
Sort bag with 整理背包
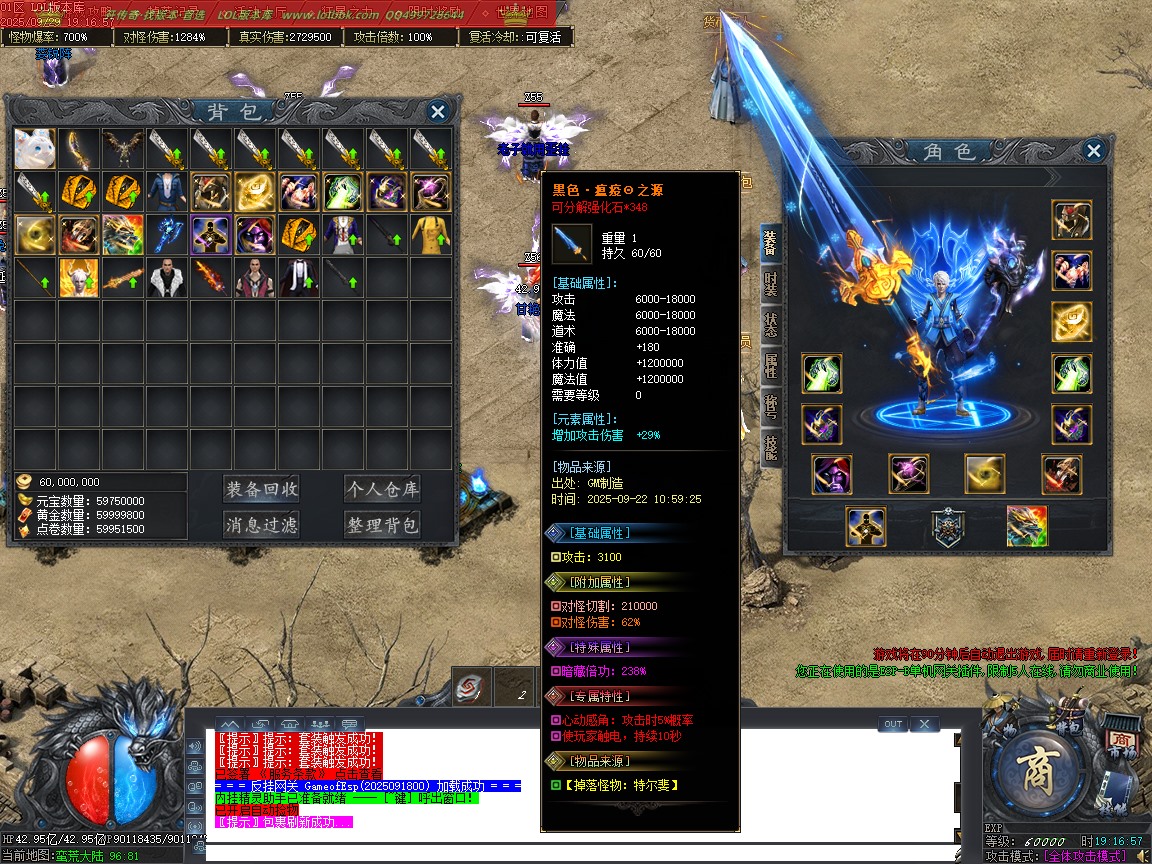pyautogui.click(x=382, y=525)
